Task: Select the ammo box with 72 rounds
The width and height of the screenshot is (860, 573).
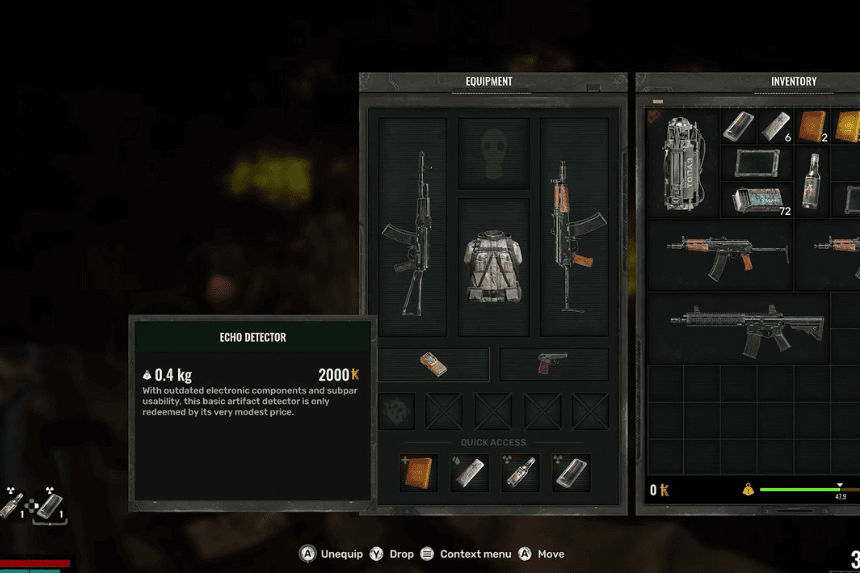Action: coord(758,199)
